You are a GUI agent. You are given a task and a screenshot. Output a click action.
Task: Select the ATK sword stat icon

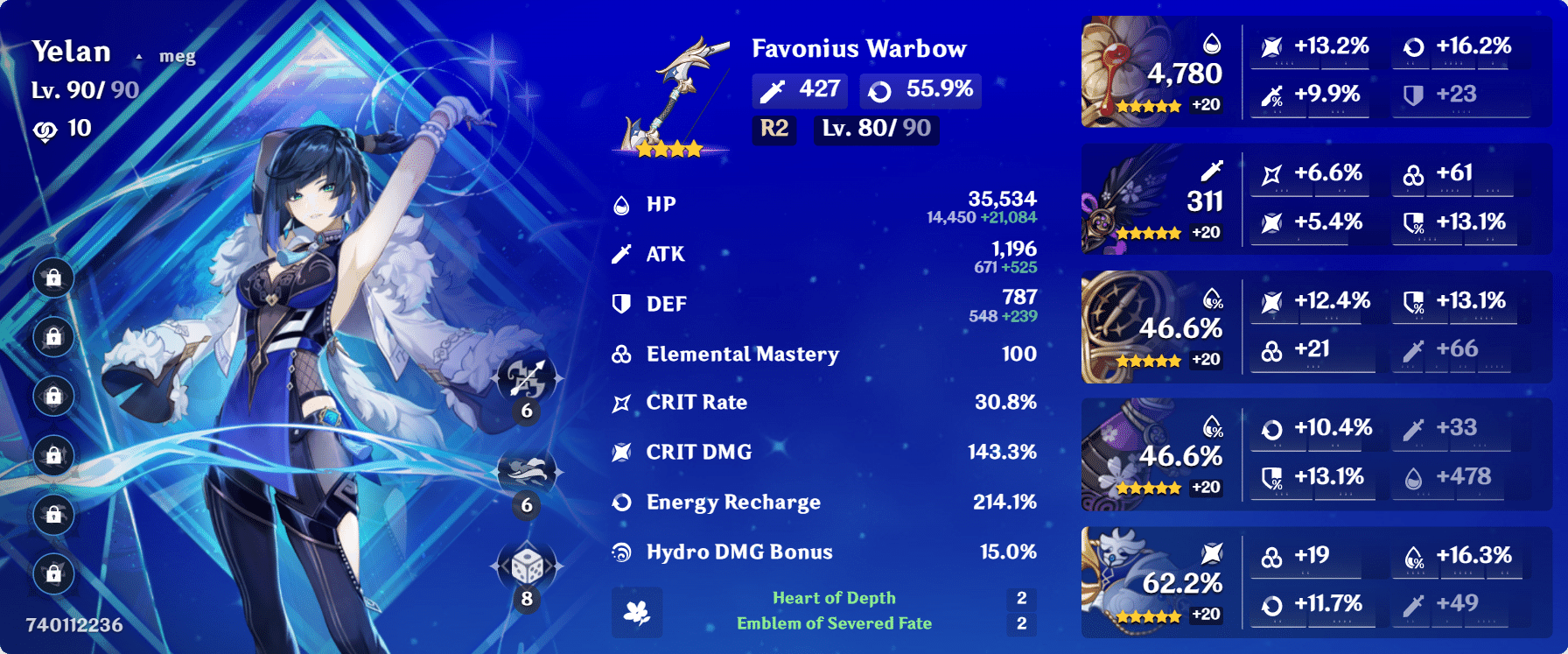click(x=622, y=253)
